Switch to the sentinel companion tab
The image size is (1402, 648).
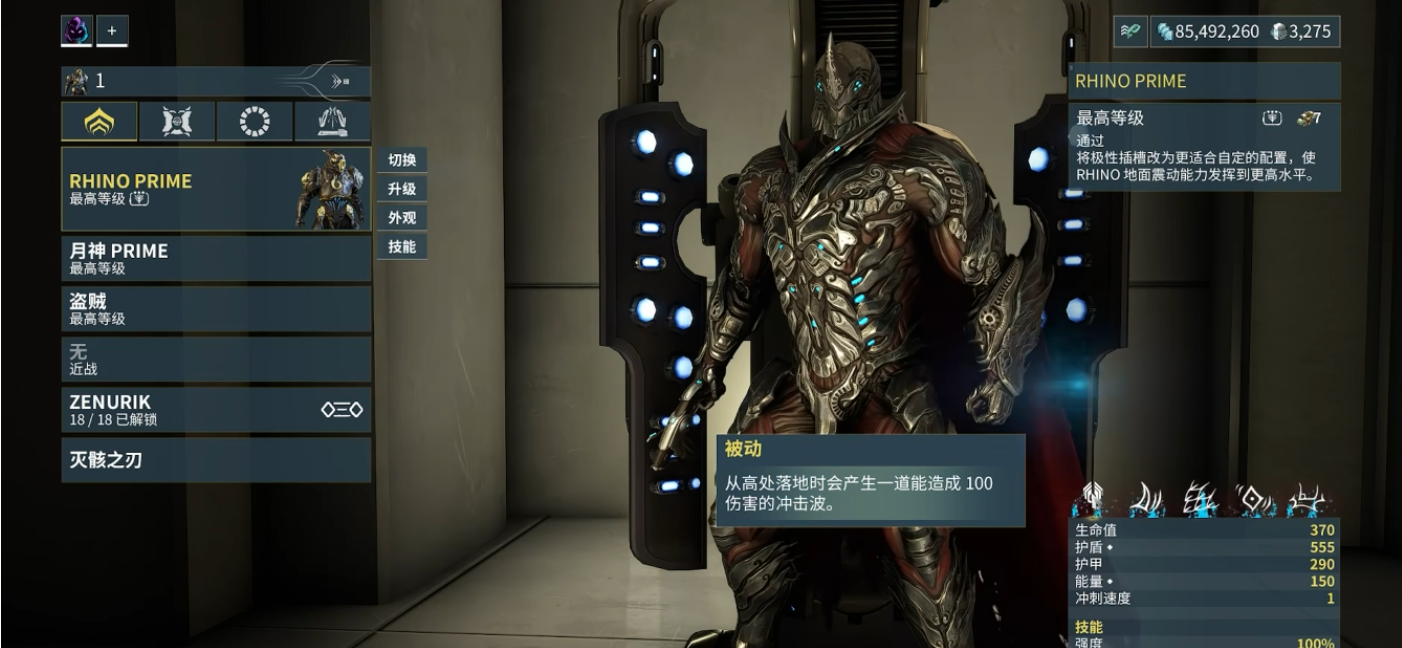pos(177,122)
